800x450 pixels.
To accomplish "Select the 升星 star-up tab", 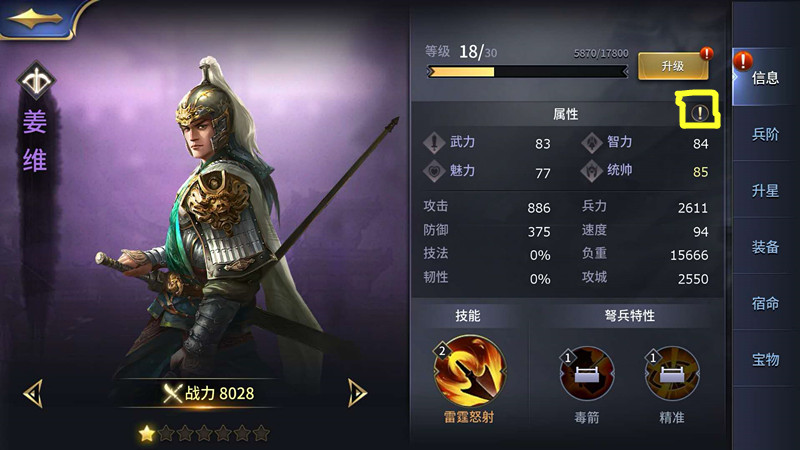I will [765, 190].
